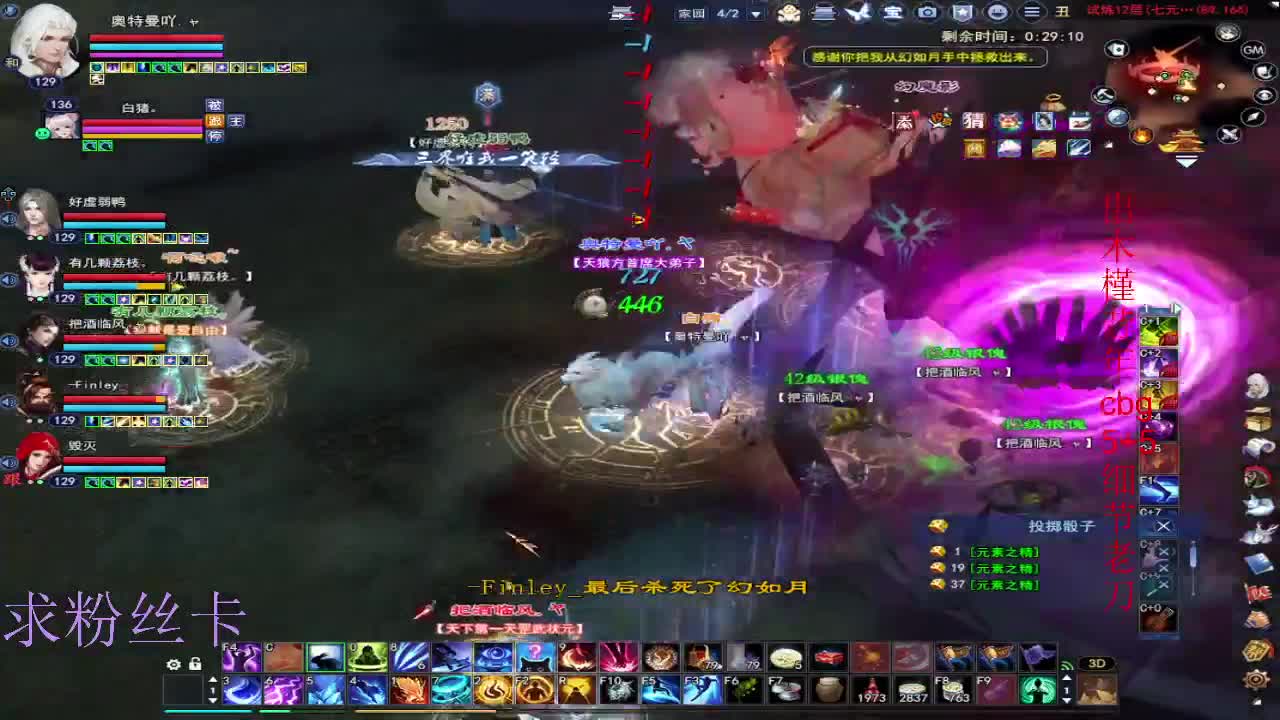Open the compass icon under the minimap
The width and height of the screenshot is (1280, 720).
coord(1253,115)
